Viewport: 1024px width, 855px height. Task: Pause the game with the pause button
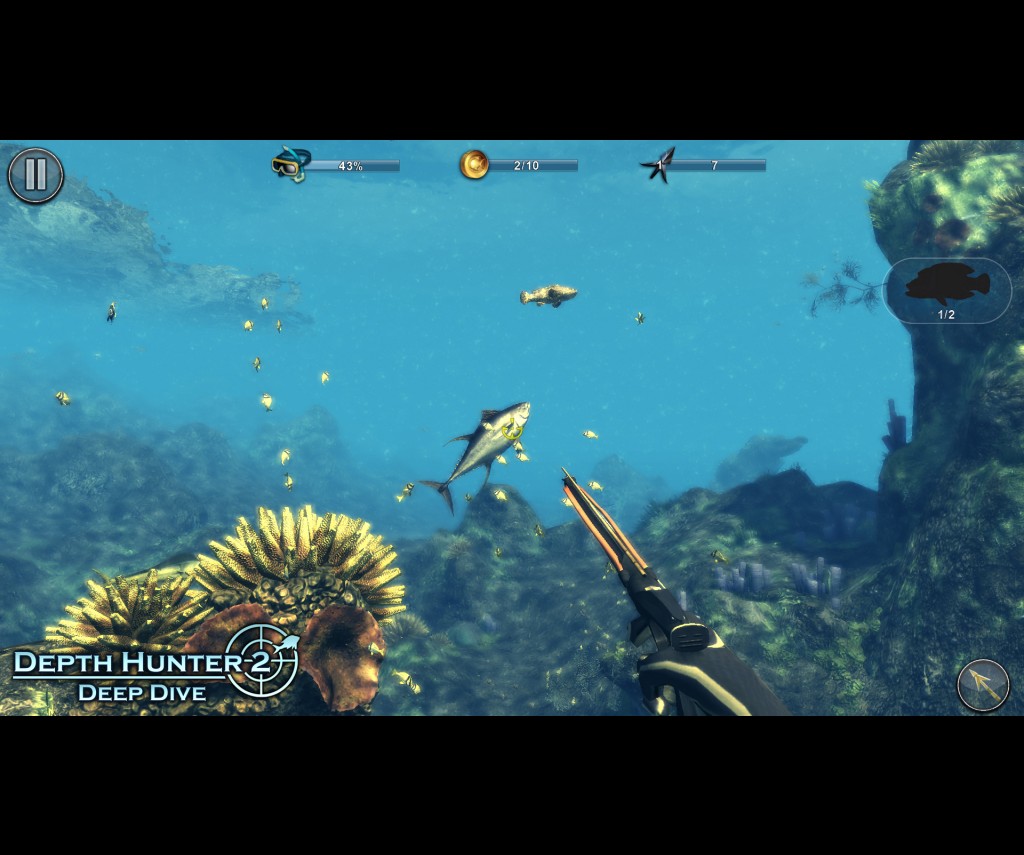(36, 175)
